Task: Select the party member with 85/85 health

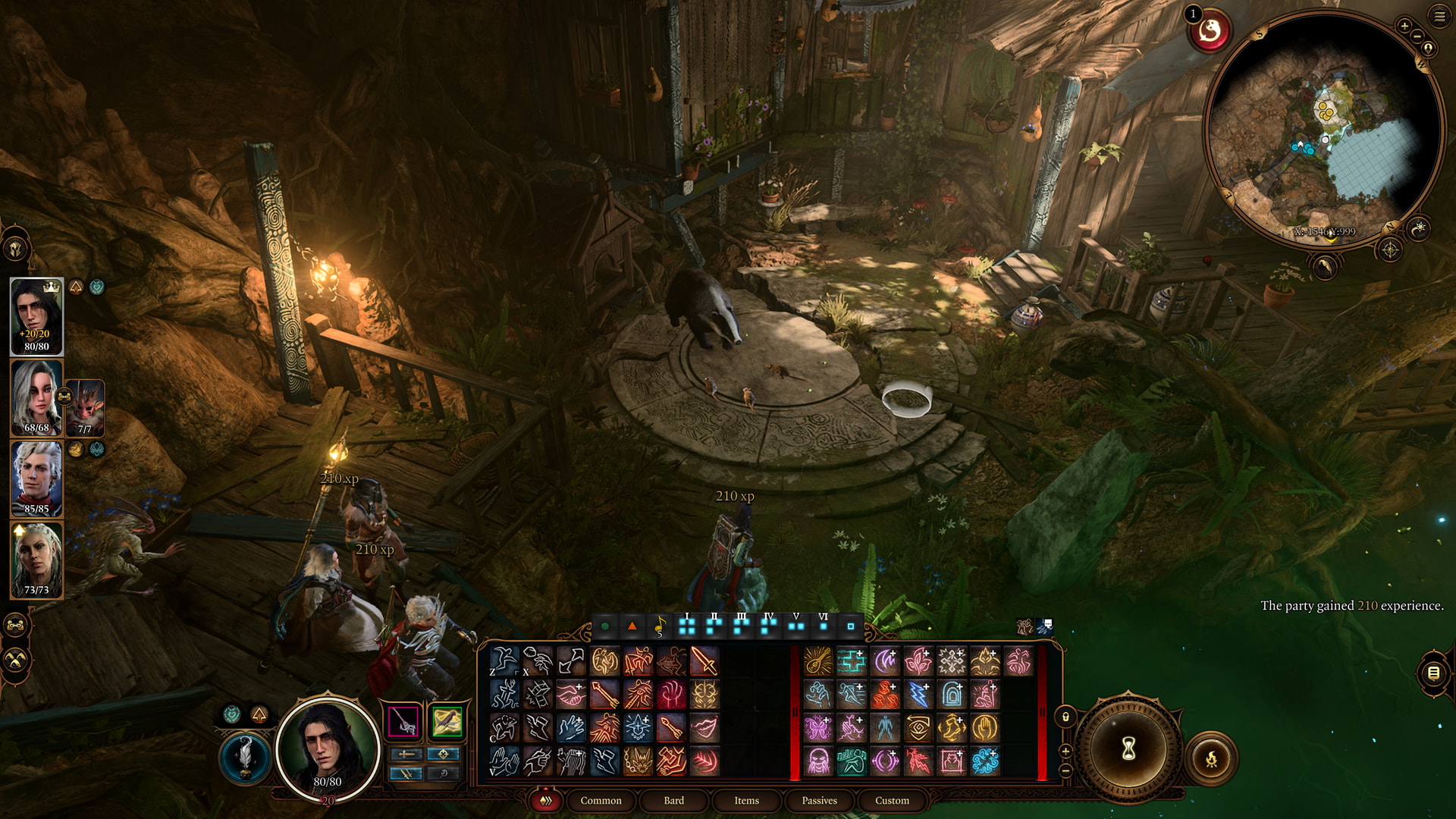Action: click(x=36, y=479)
